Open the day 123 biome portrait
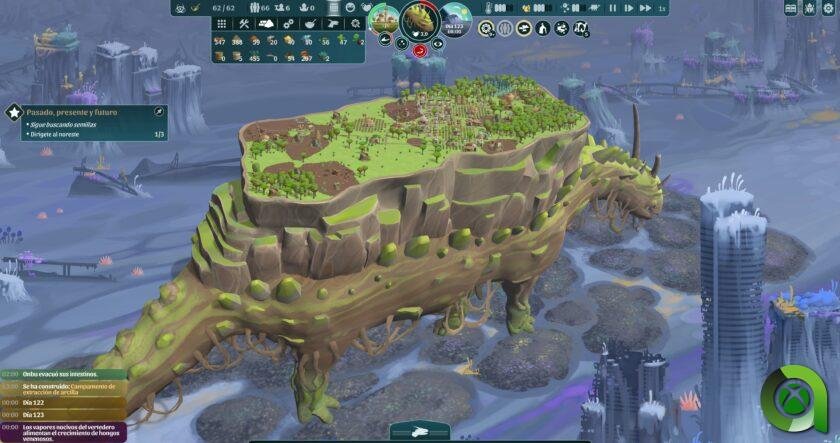This screenshot has width=840, height=443. click(x=456, y=20)
